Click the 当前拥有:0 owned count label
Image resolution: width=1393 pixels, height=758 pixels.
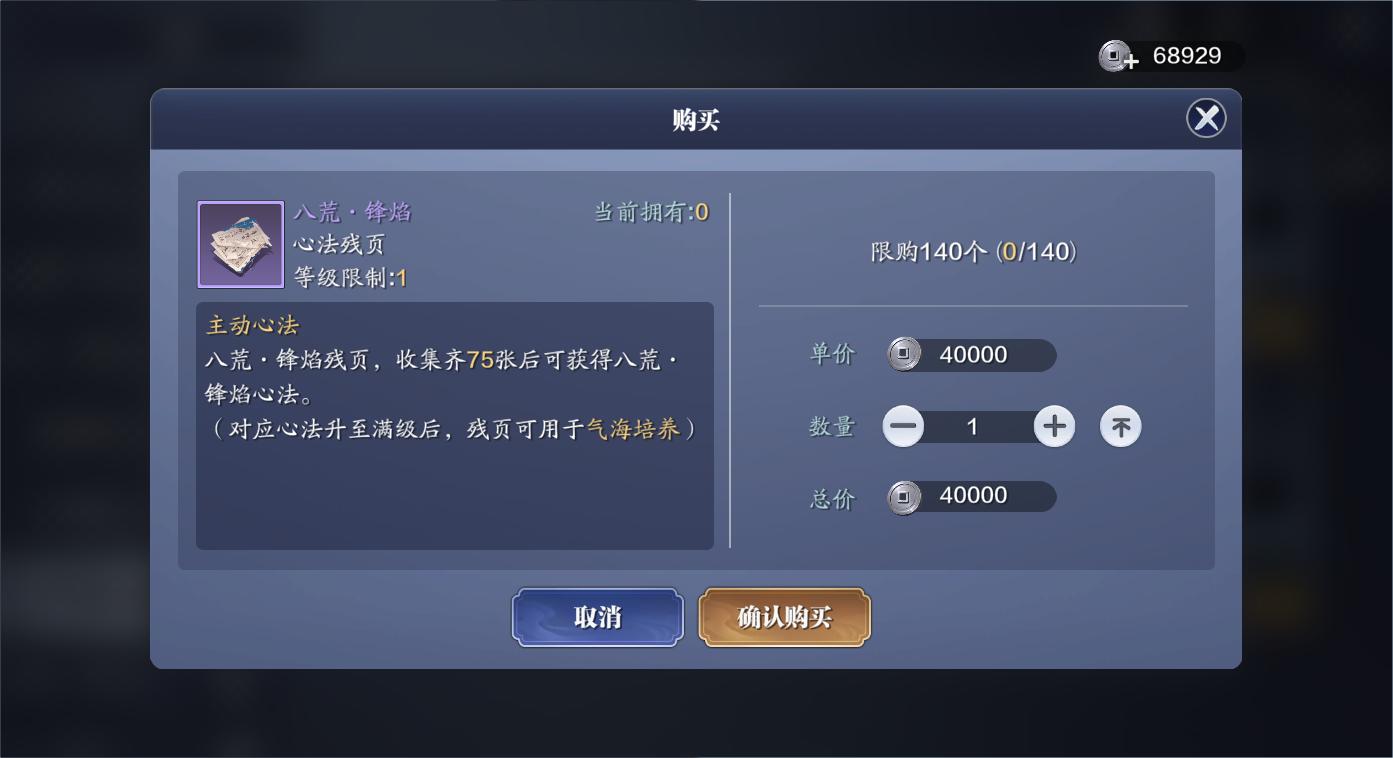(x=650, y=211)
